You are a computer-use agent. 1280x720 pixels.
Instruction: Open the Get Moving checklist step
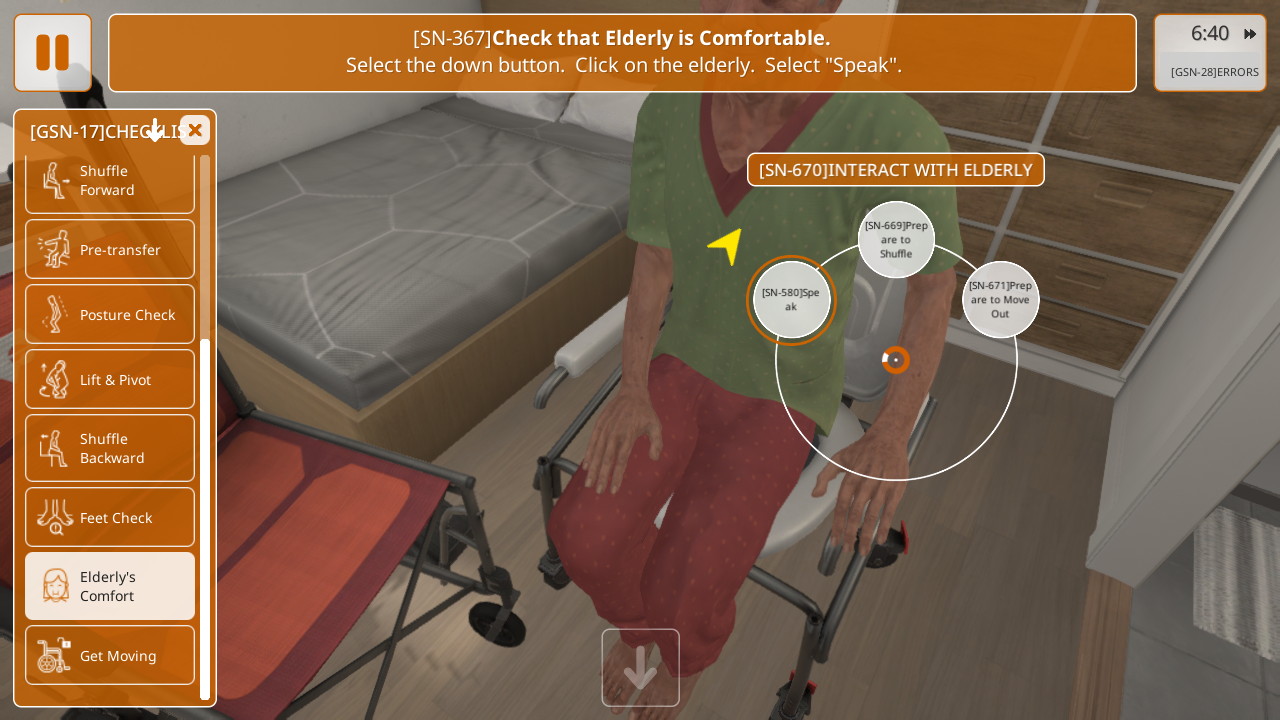point(110,655)
